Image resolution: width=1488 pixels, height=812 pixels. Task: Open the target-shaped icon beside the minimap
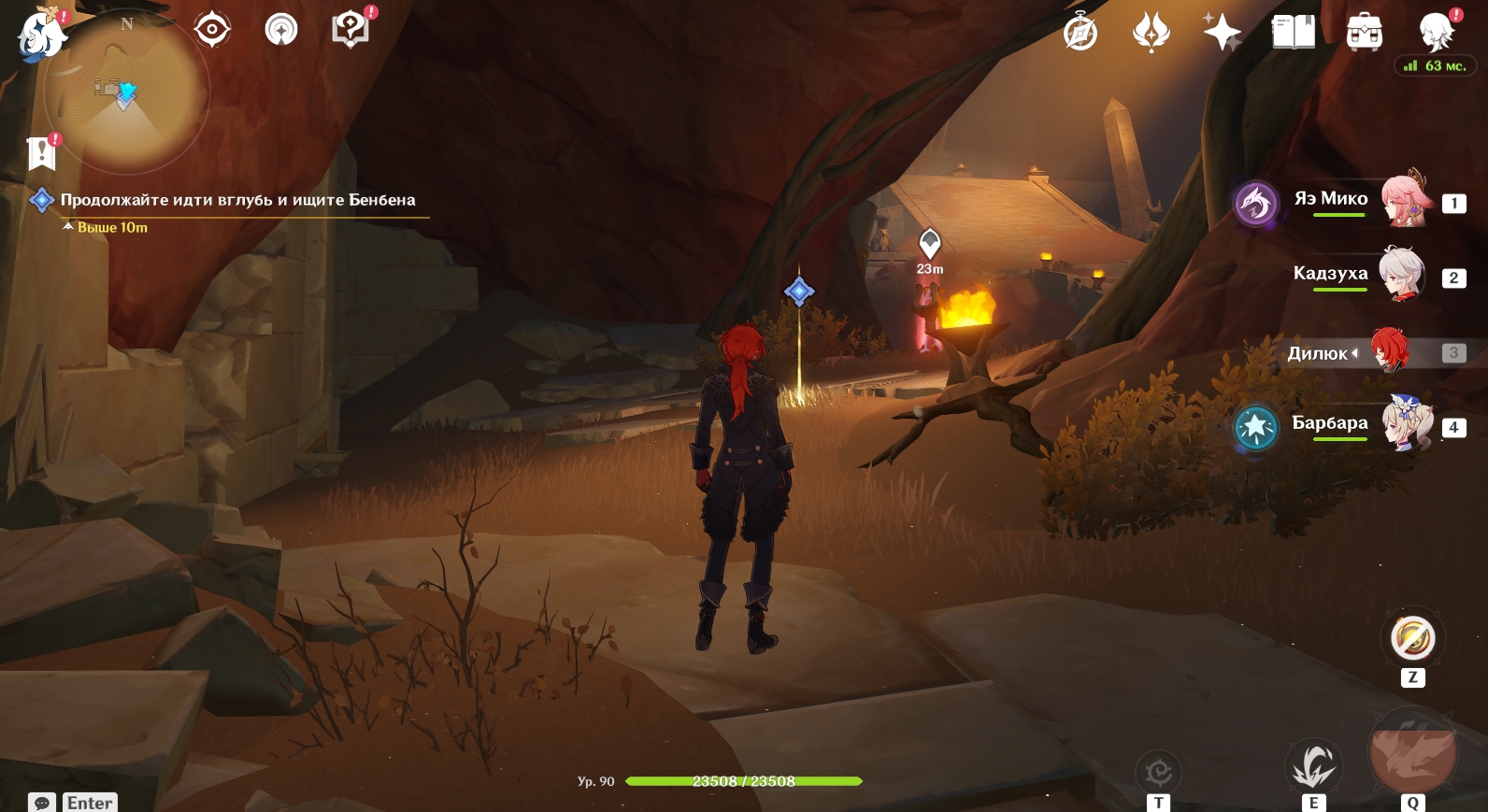click(212, 30)
